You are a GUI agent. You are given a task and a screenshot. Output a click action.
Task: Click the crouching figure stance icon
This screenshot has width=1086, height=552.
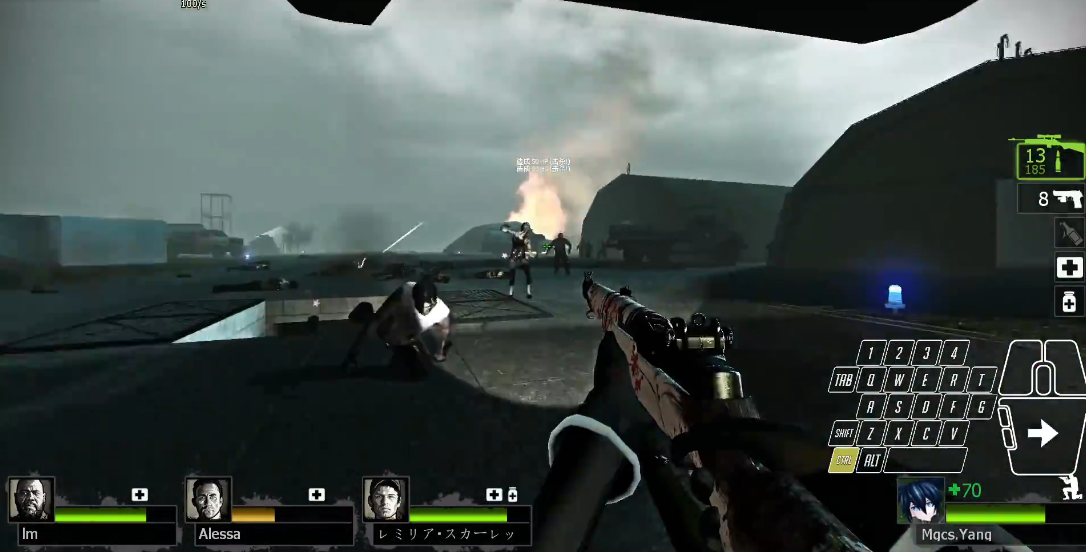pos(1071,488)
